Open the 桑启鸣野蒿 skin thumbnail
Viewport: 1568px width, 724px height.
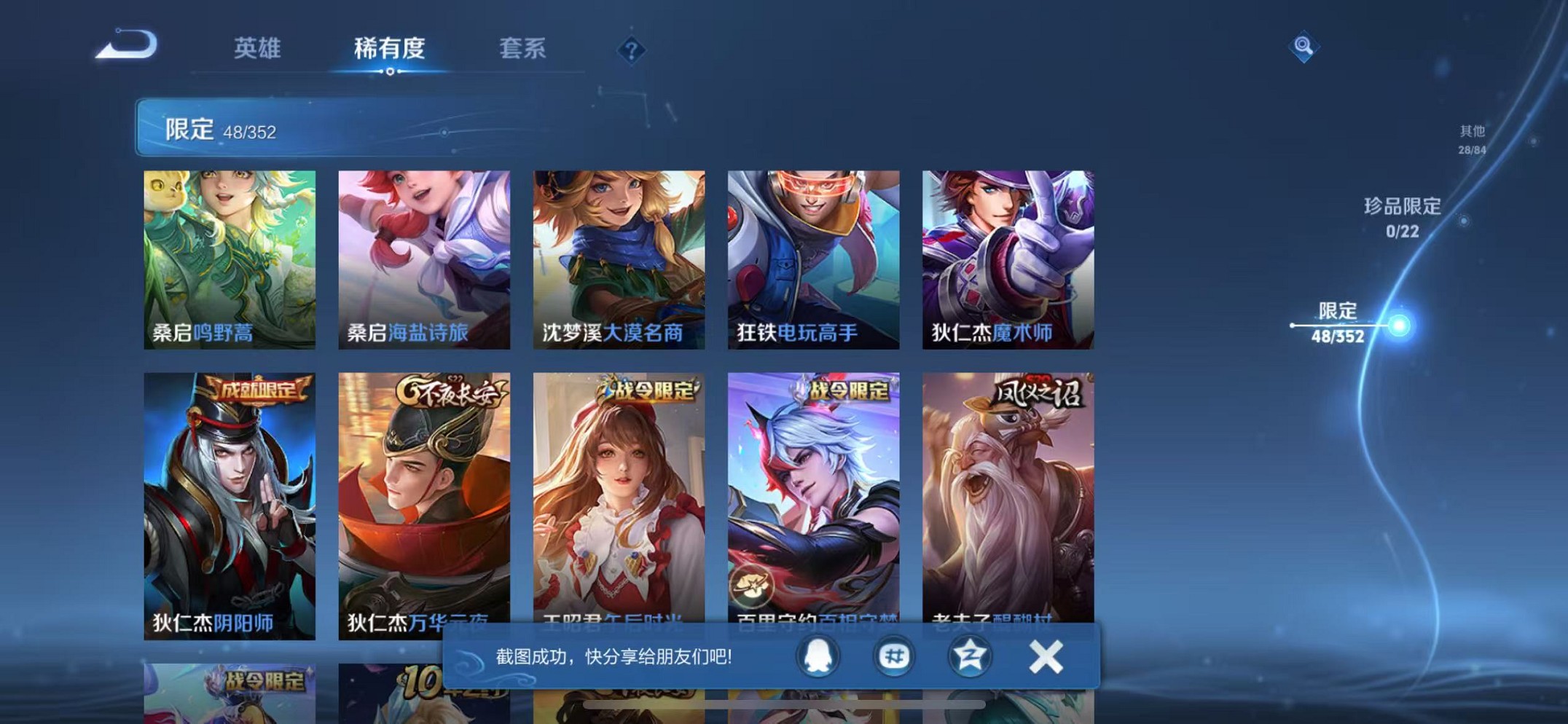point(230,259)
